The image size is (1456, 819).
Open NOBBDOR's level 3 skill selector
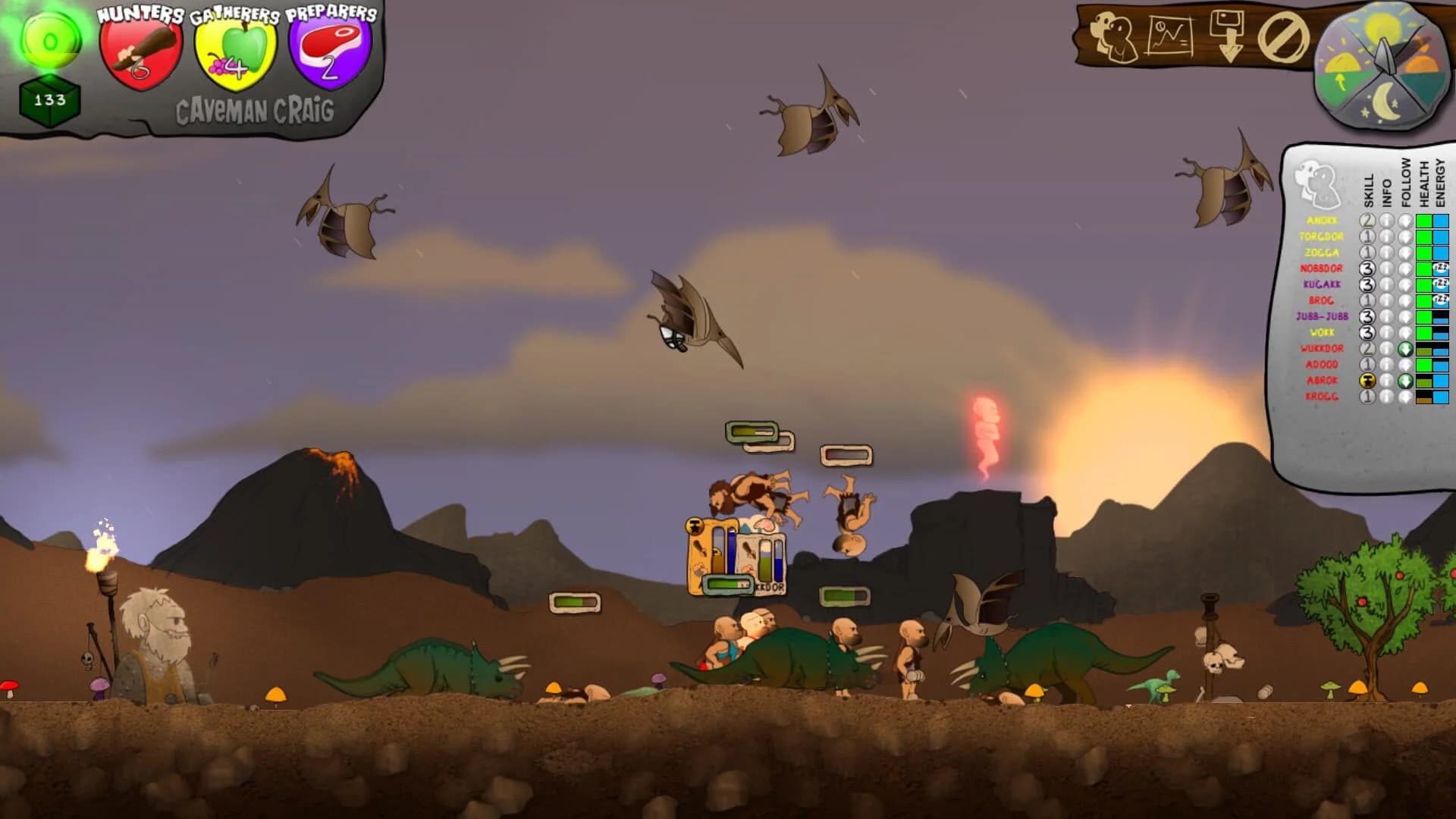1367,268
